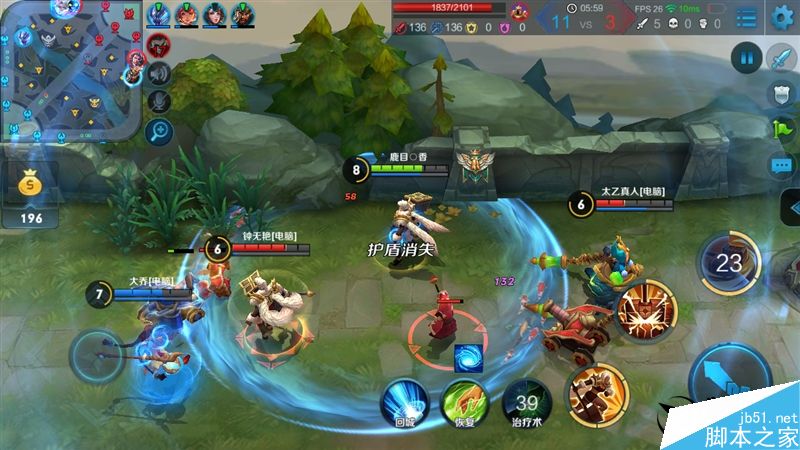
Task: Toggle the microphone voice chat
Action: coord(159,101)
